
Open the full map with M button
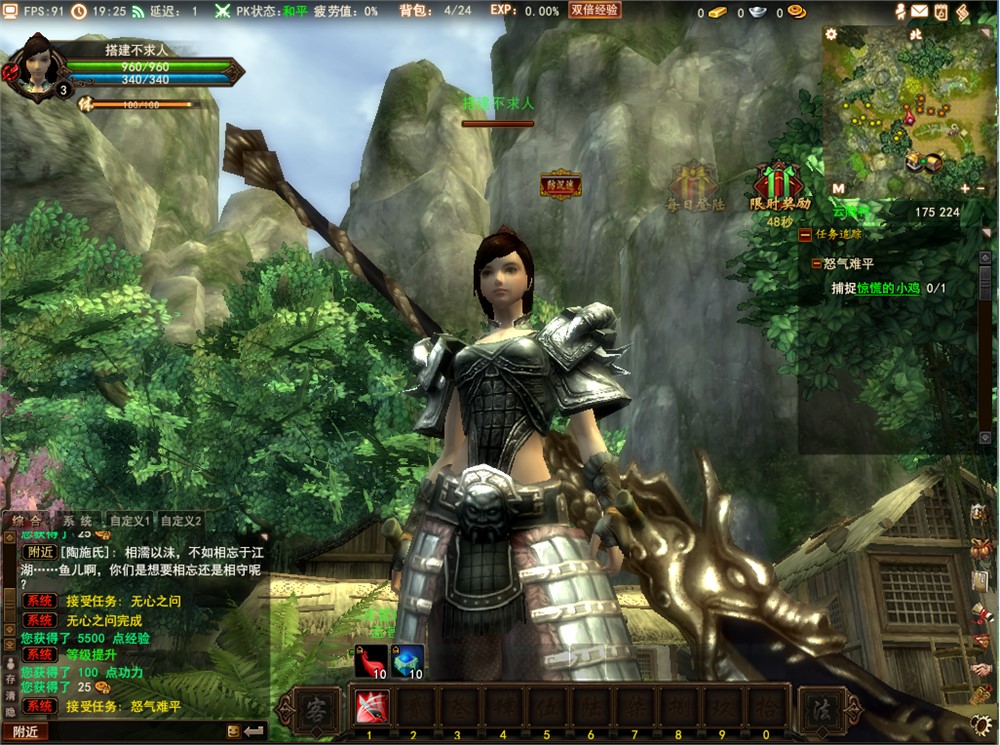coord(838,188)
